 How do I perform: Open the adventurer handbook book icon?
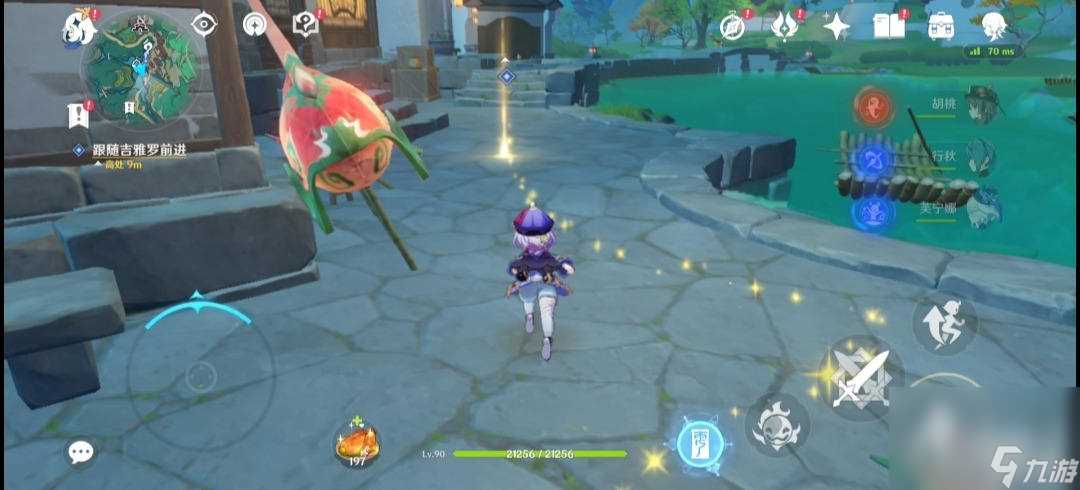[x=888, y=26]
